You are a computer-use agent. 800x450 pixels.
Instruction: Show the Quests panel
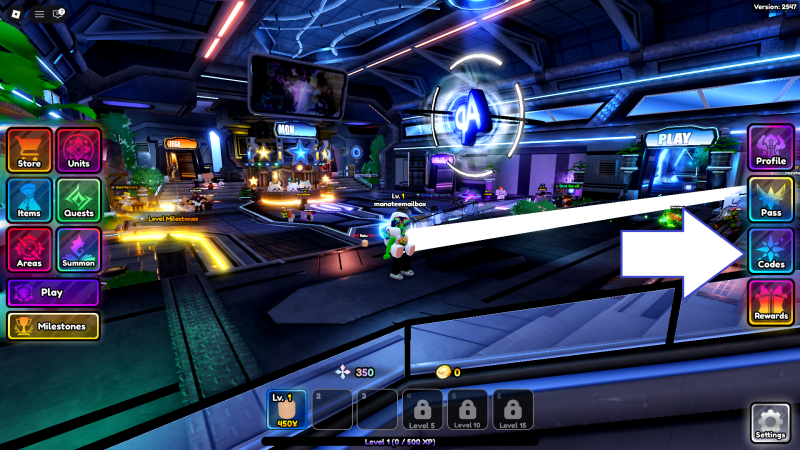[78, 201]
